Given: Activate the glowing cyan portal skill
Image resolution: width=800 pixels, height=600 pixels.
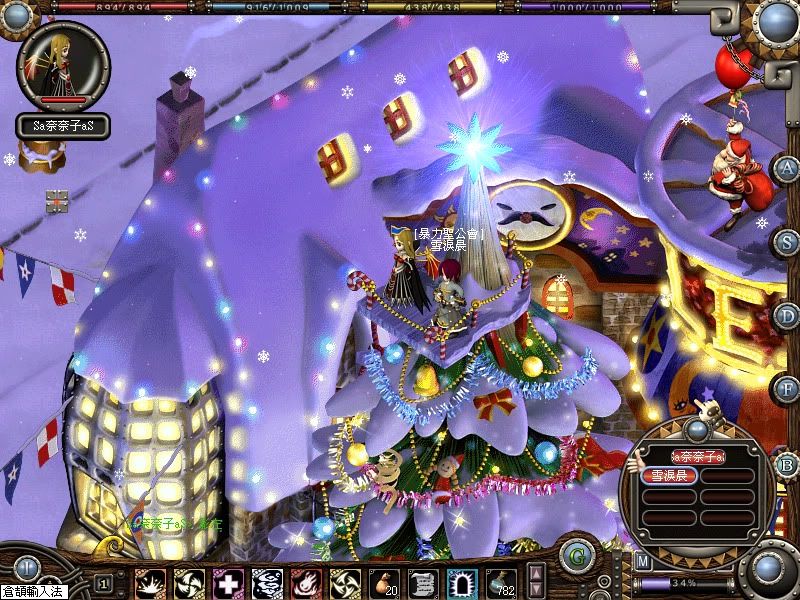Looking at the screenshot, I should pos(461,582).
